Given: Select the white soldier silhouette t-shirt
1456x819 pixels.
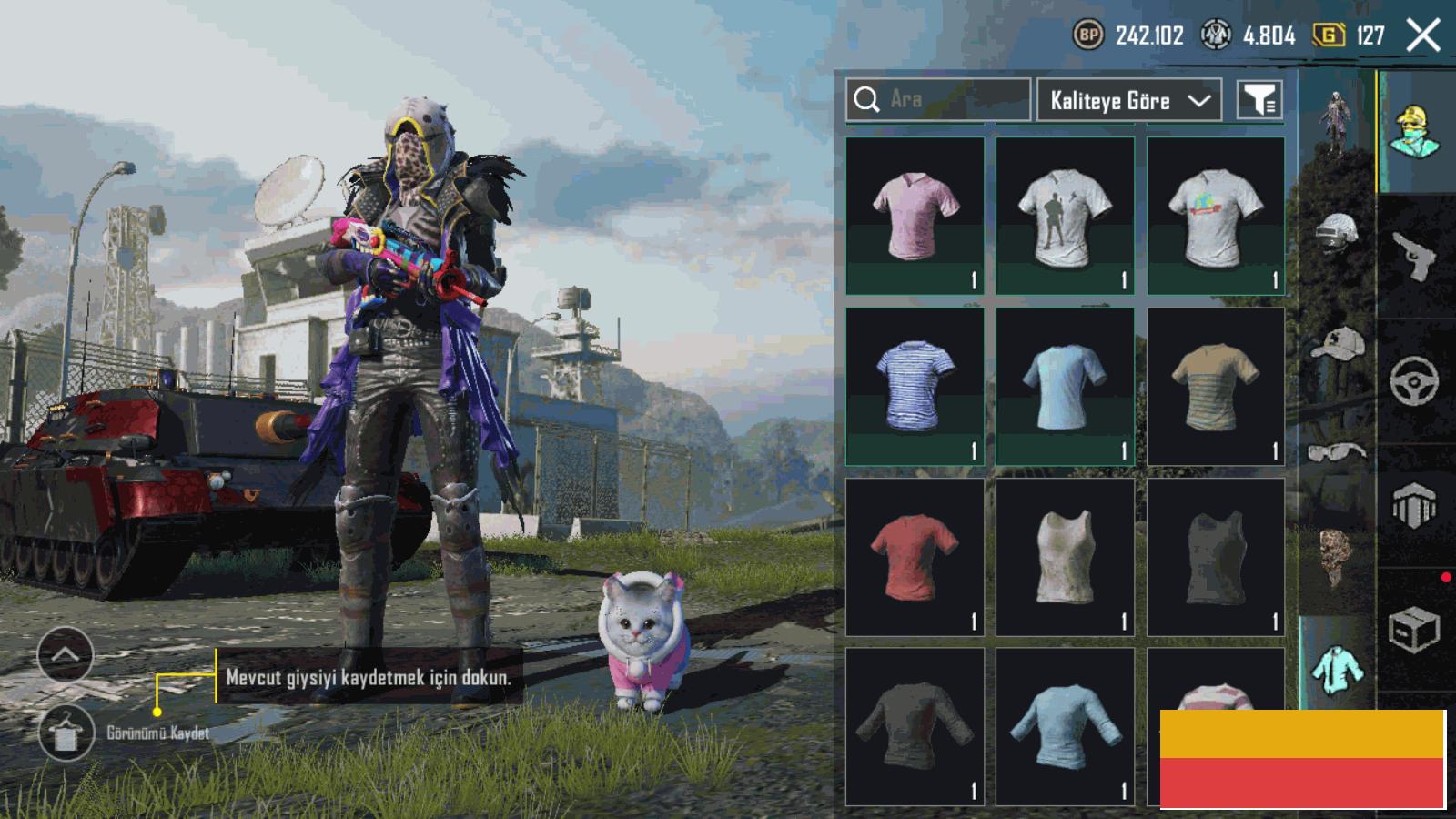Looking at the screenshot, I should pos(1065,216).
